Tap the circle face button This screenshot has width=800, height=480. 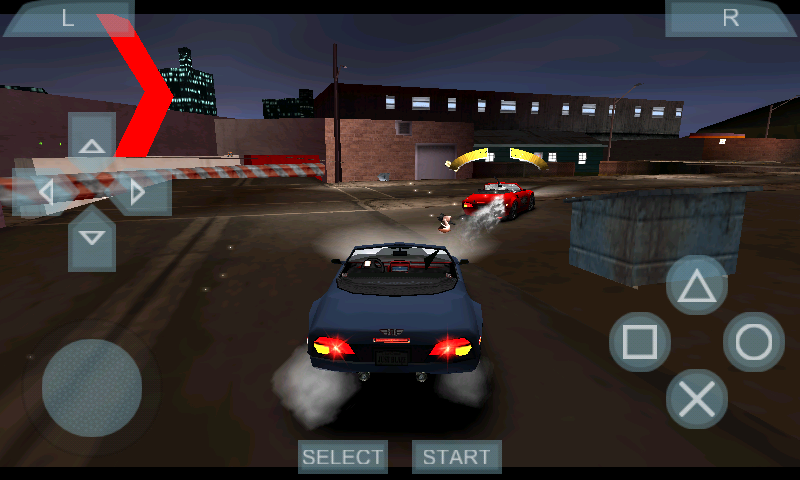coord(754,343)
